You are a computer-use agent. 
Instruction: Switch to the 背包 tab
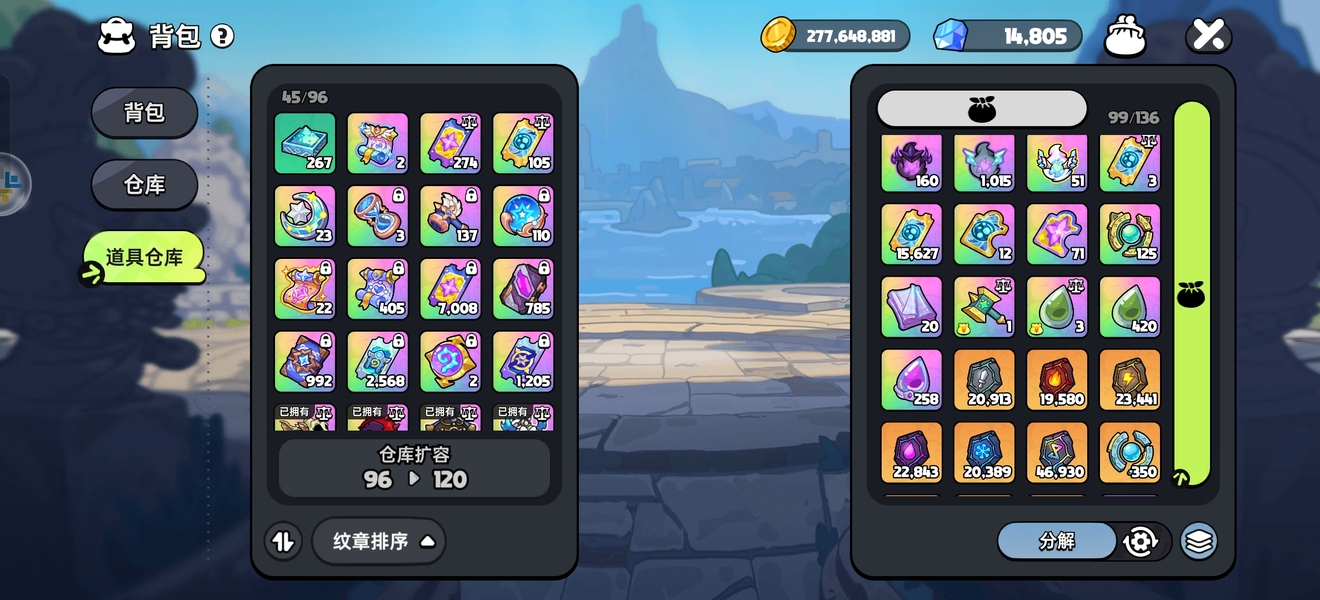coord(144,112)
